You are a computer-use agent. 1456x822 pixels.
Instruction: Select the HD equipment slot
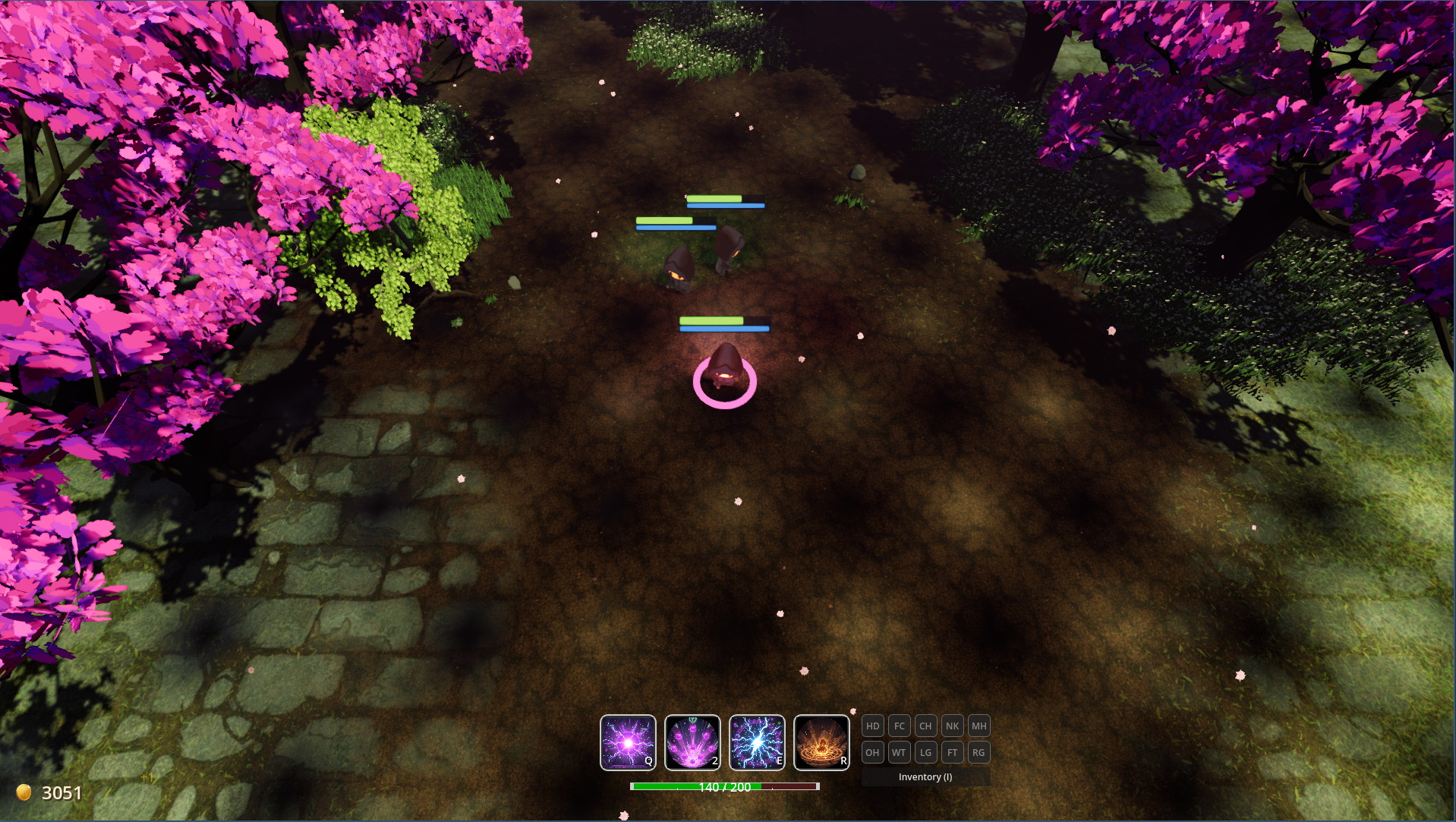coord(873,726)
